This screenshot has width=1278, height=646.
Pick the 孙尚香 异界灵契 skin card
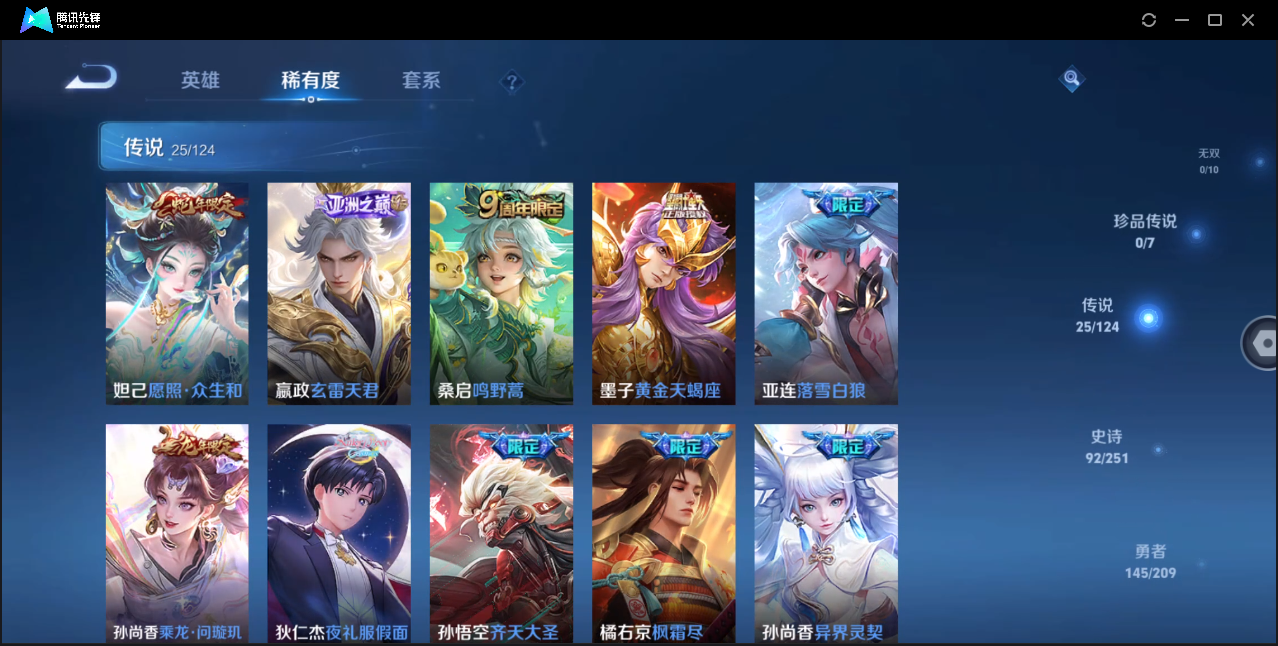[x=826, y=533]
